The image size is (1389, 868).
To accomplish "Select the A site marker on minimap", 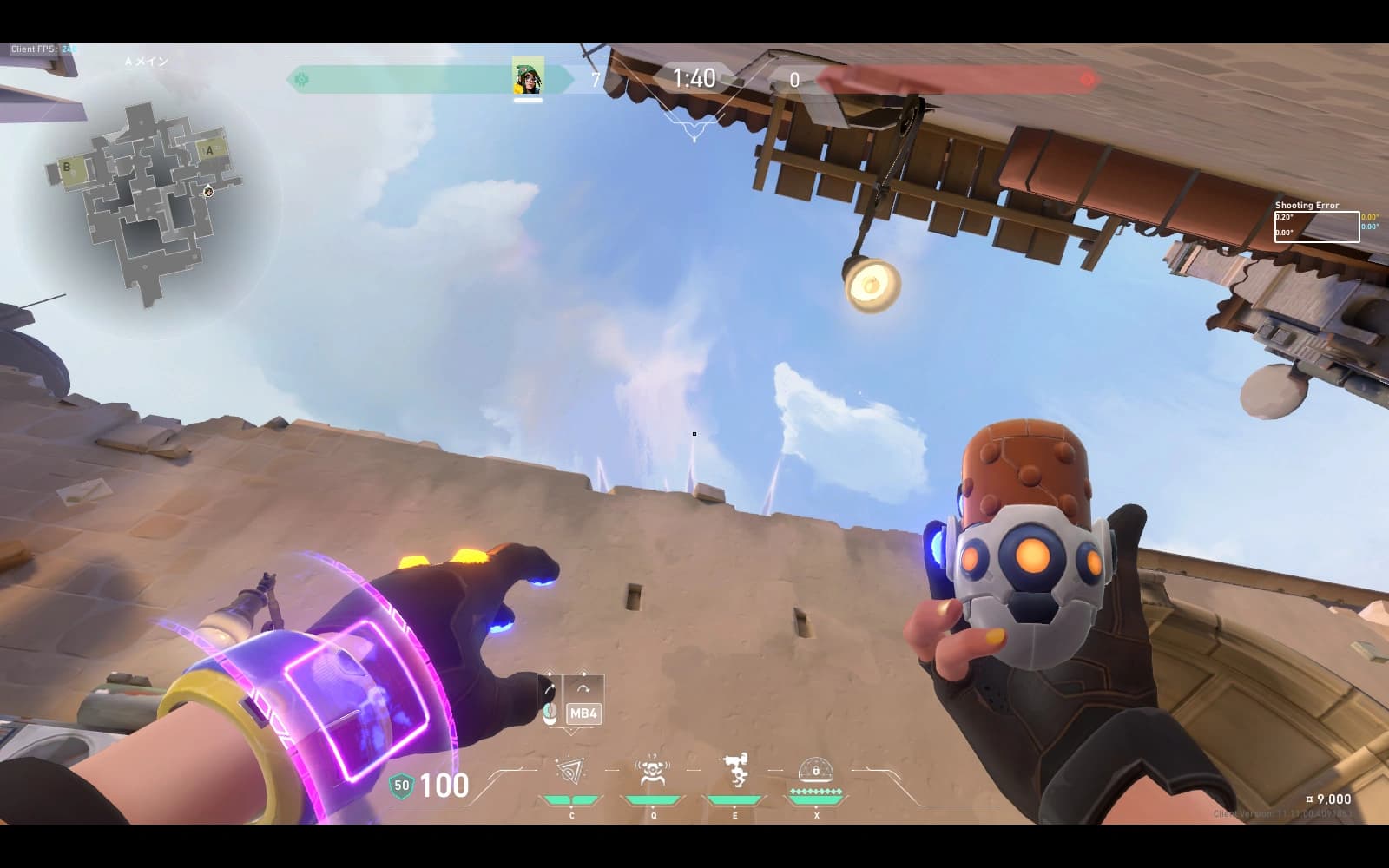I will click(209, 150).
